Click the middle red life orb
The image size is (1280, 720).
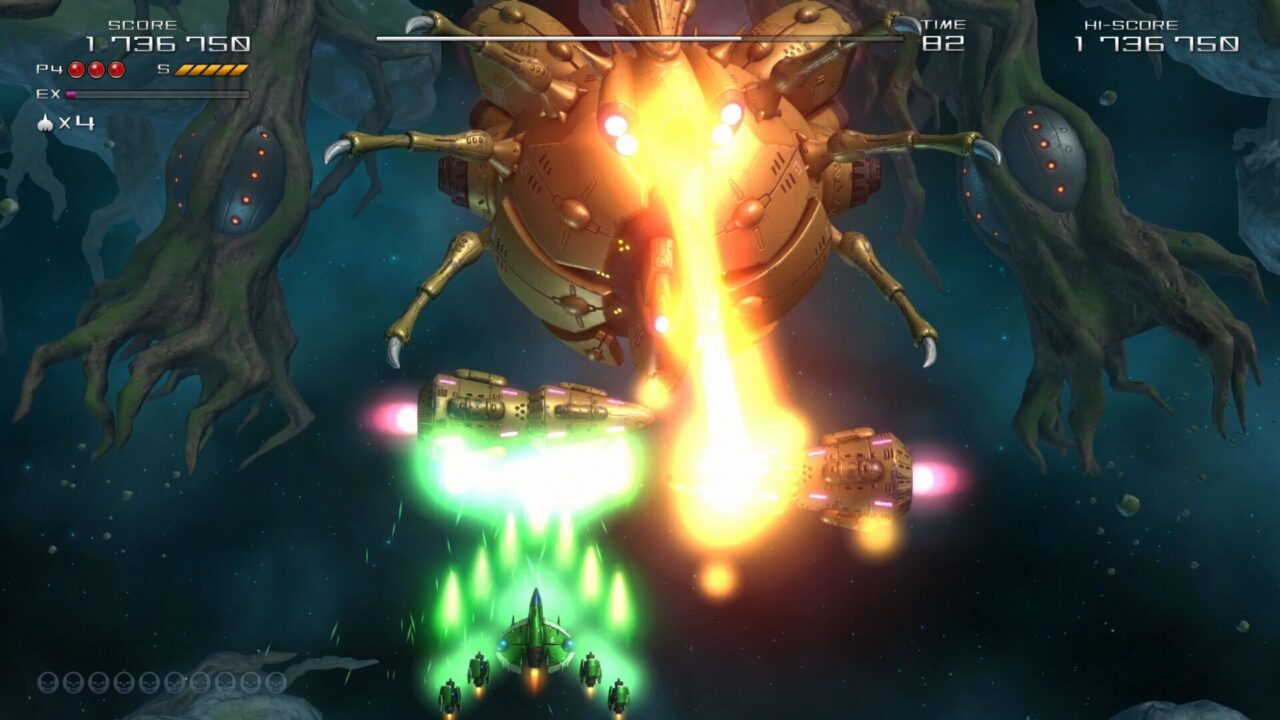(96, 70)
